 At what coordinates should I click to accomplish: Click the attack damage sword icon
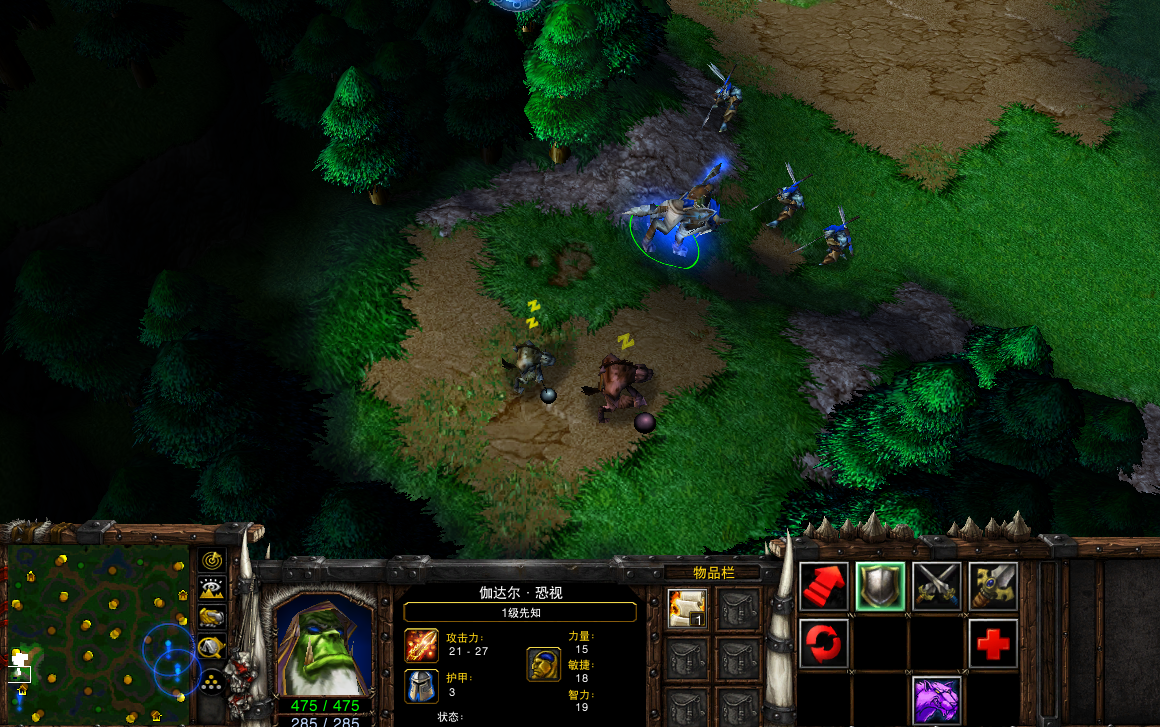click(421, 645)
